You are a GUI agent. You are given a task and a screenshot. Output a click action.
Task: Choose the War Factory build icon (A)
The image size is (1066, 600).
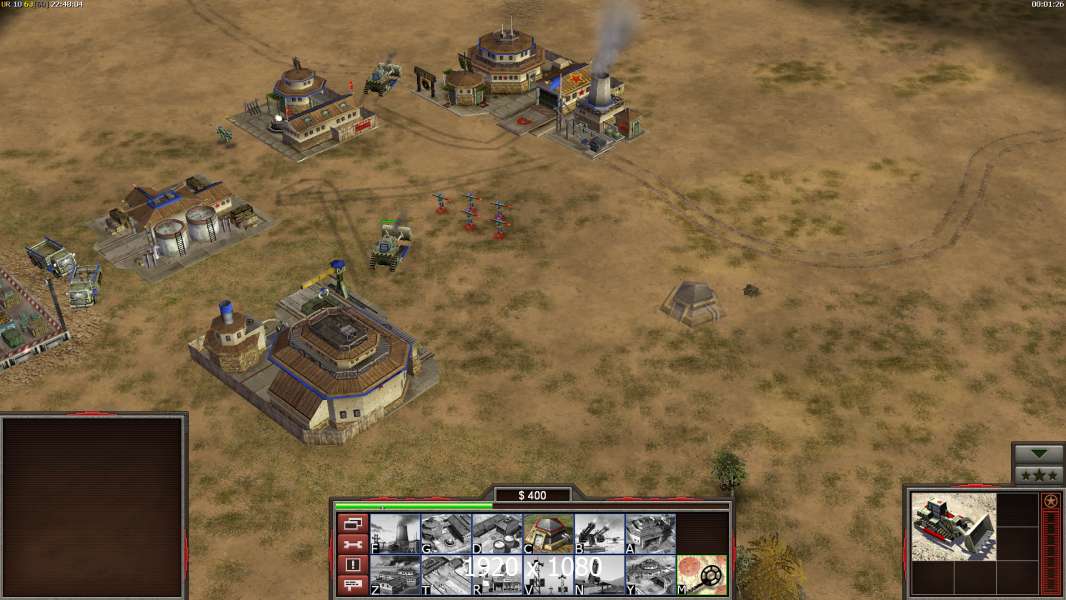coord(650,534)
